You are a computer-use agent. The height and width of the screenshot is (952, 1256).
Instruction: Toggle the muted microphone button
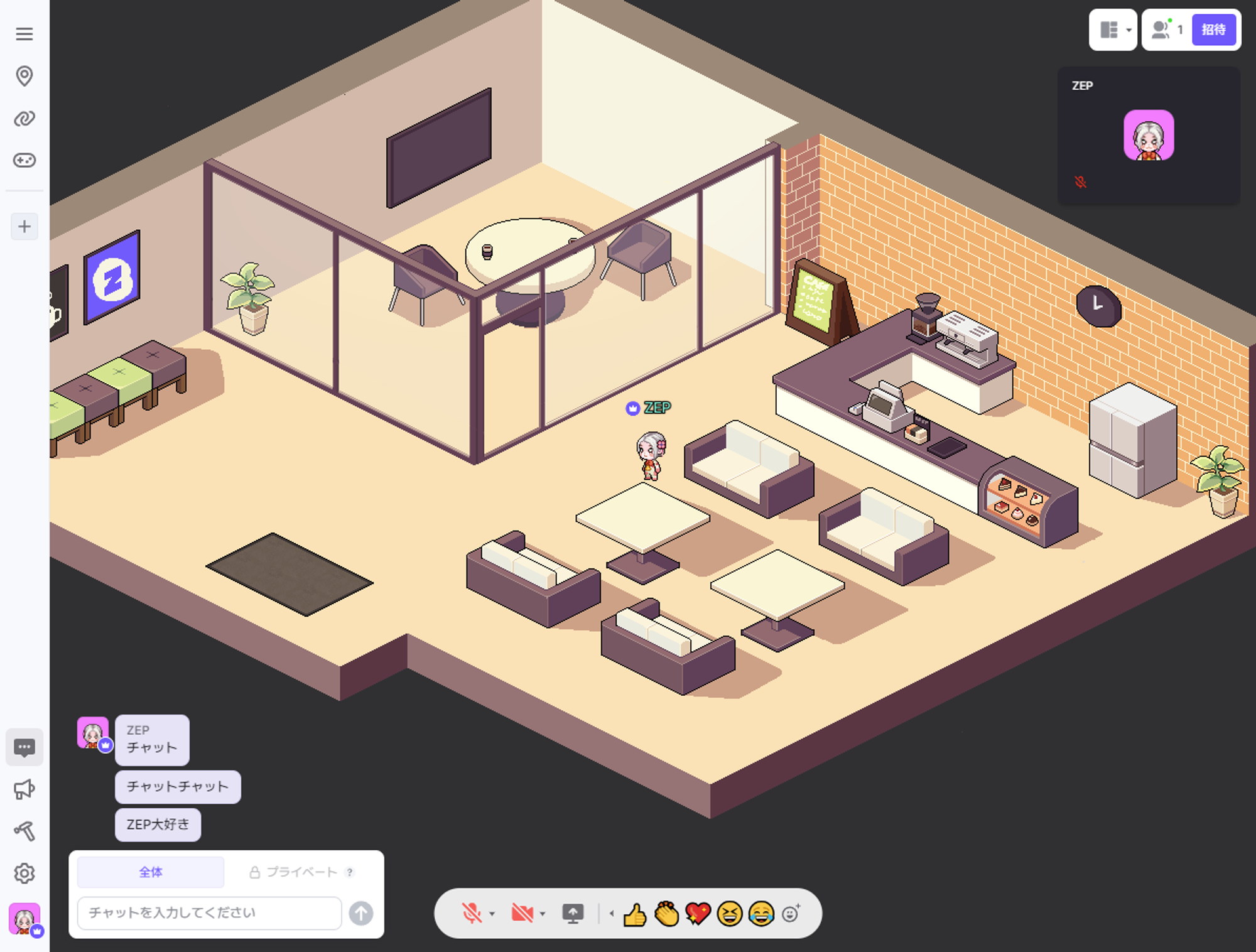[x=472, y=913]
